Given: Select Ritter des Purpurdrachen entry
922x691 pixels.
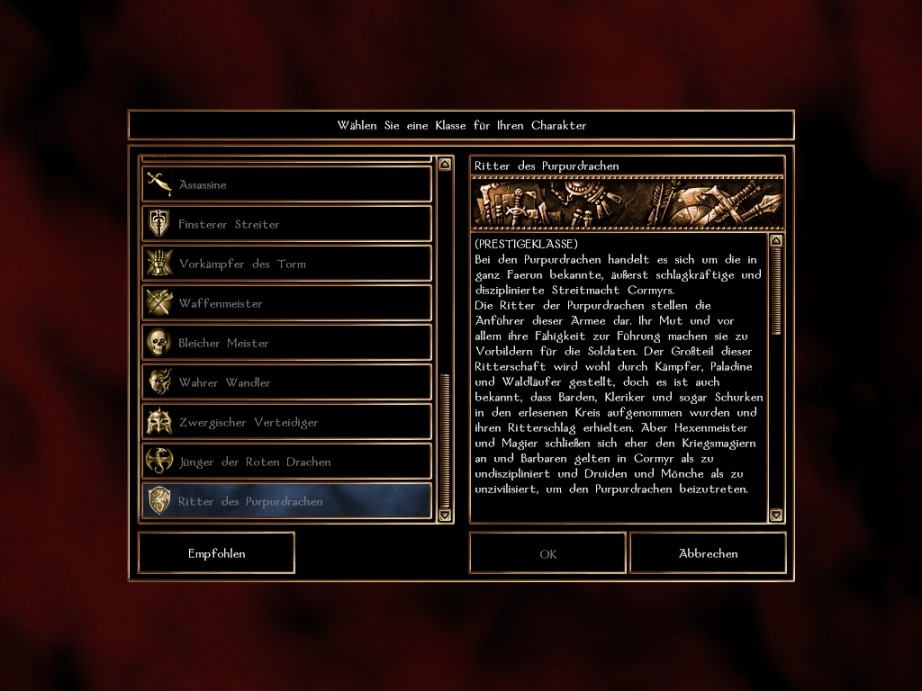Looking at the screenshot, I should point(286,501).
